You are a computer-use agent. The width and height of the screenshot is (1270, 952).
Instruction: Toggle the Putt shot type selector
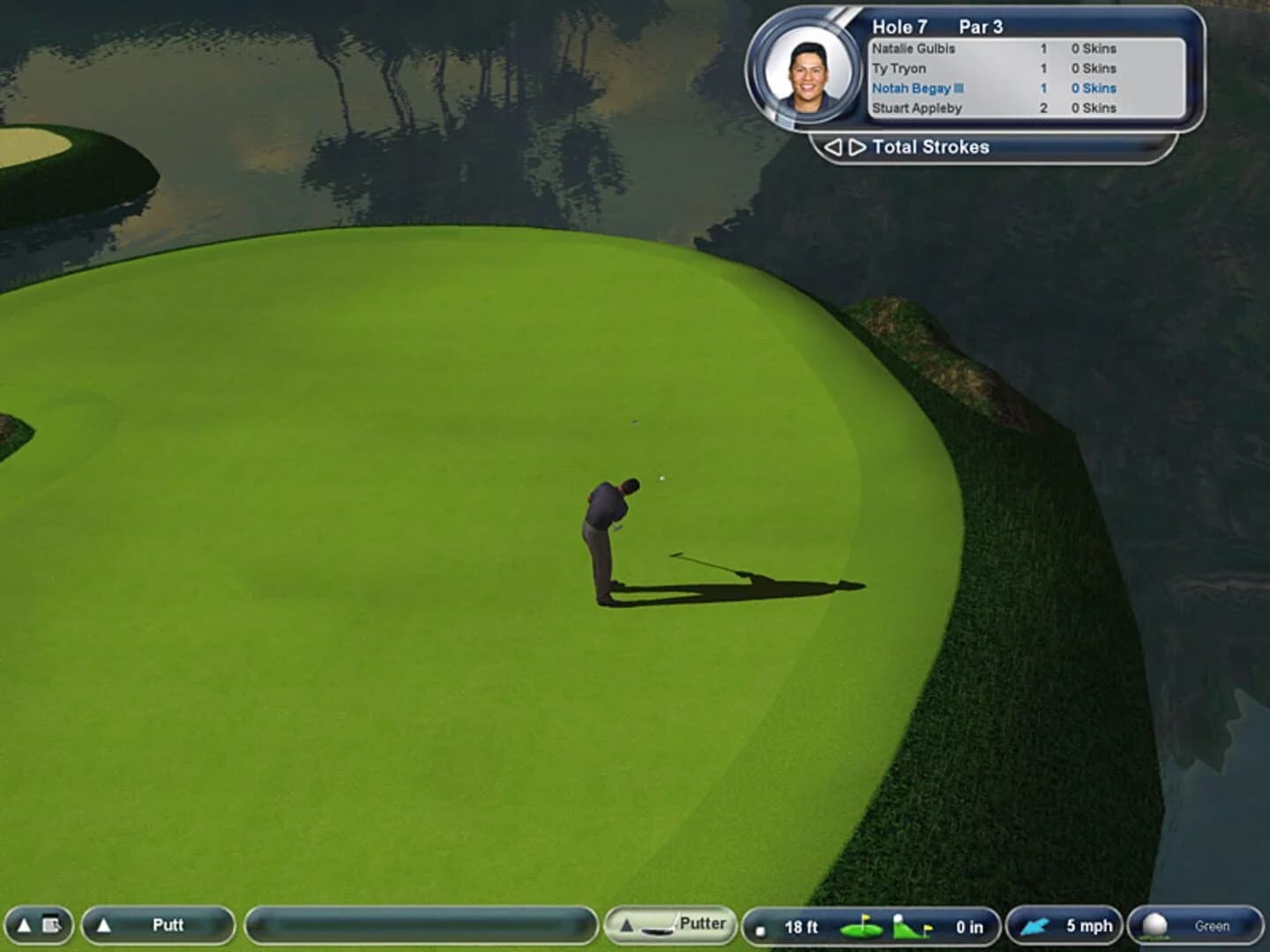pos(167,926)
